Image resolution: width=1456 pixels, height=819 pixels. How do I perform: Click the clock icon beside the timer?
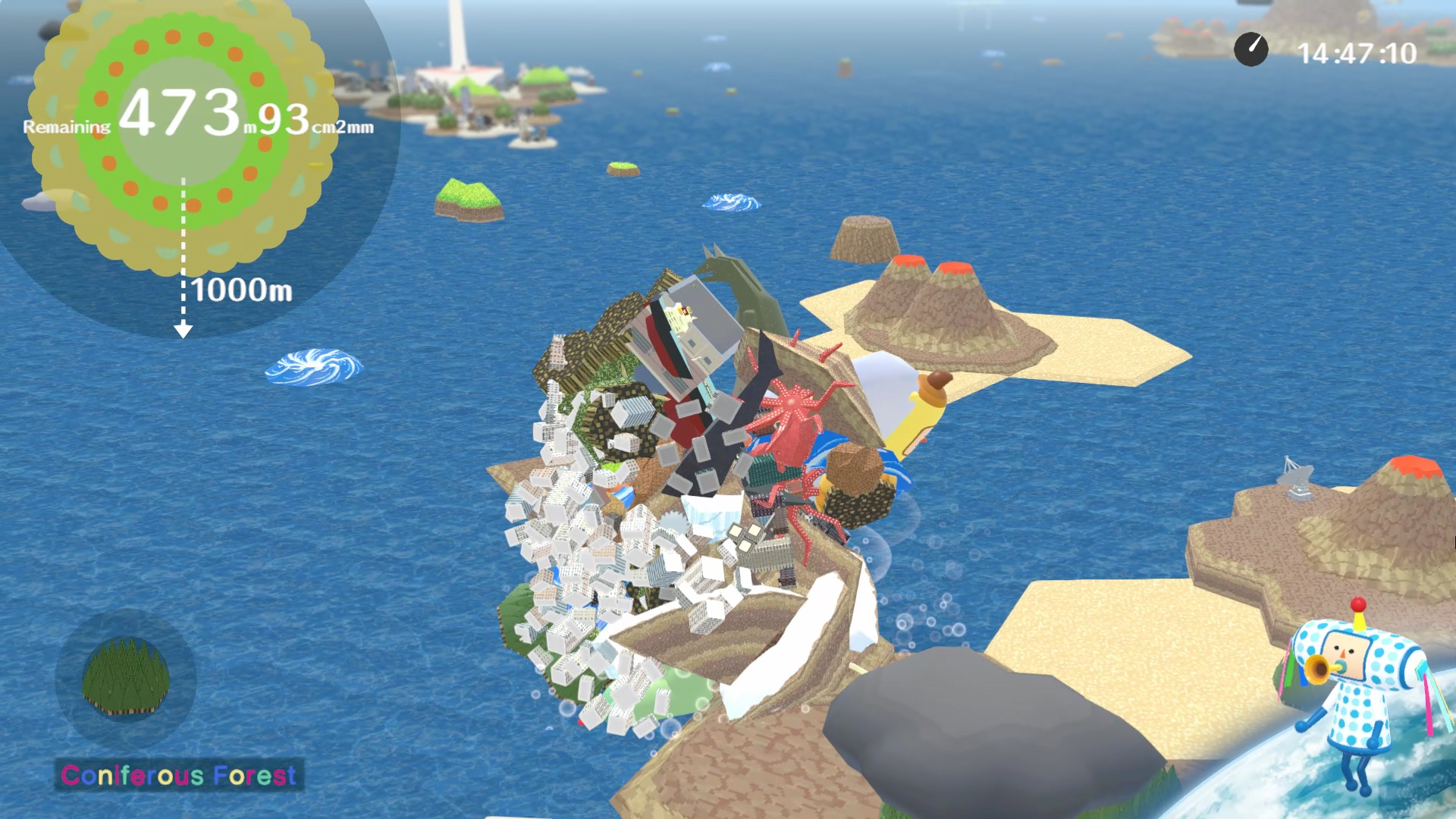pyautogui.click(x=1250, y=50)
